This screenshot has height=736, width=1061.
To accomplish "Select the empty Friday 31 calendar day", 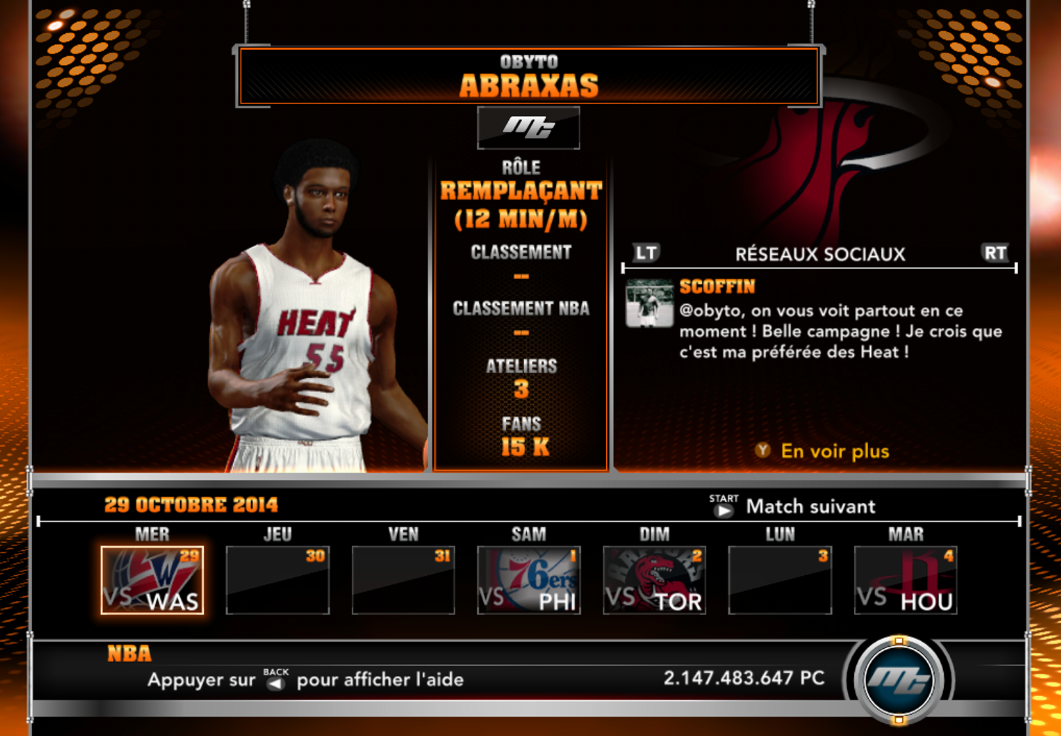I will 403,580.
